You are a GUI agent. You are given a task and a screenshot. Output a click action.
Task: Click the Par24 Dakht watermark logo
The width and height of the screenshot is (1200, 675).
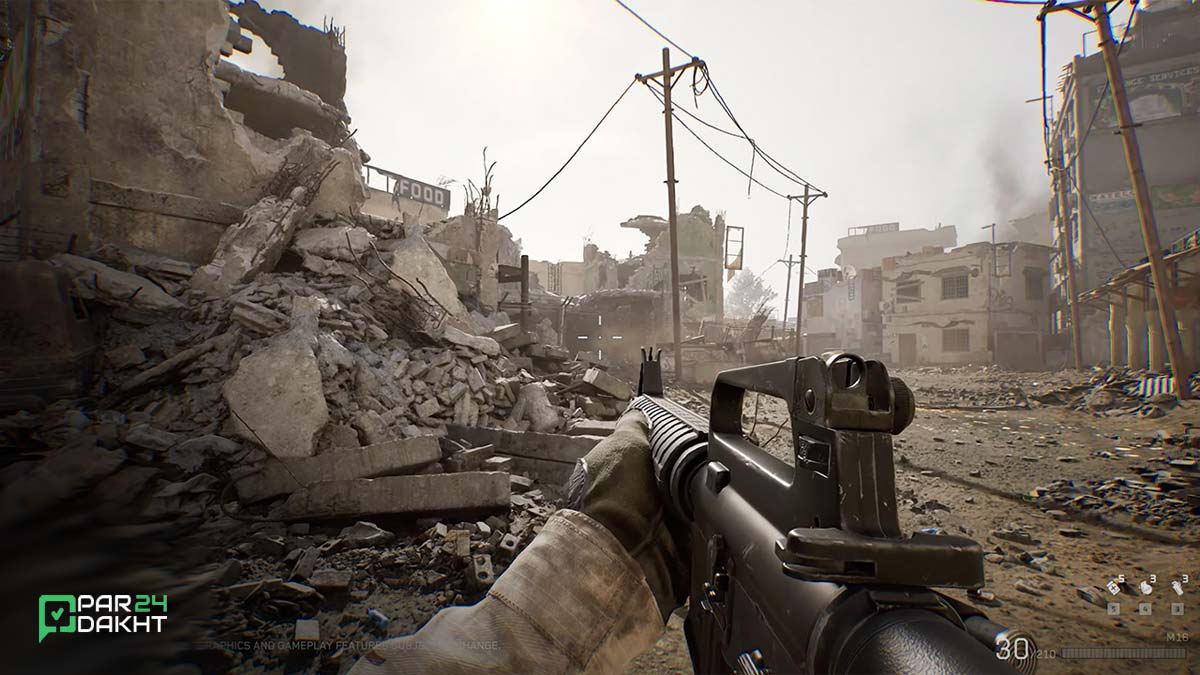pyautogui.click(x=102, y=616)
